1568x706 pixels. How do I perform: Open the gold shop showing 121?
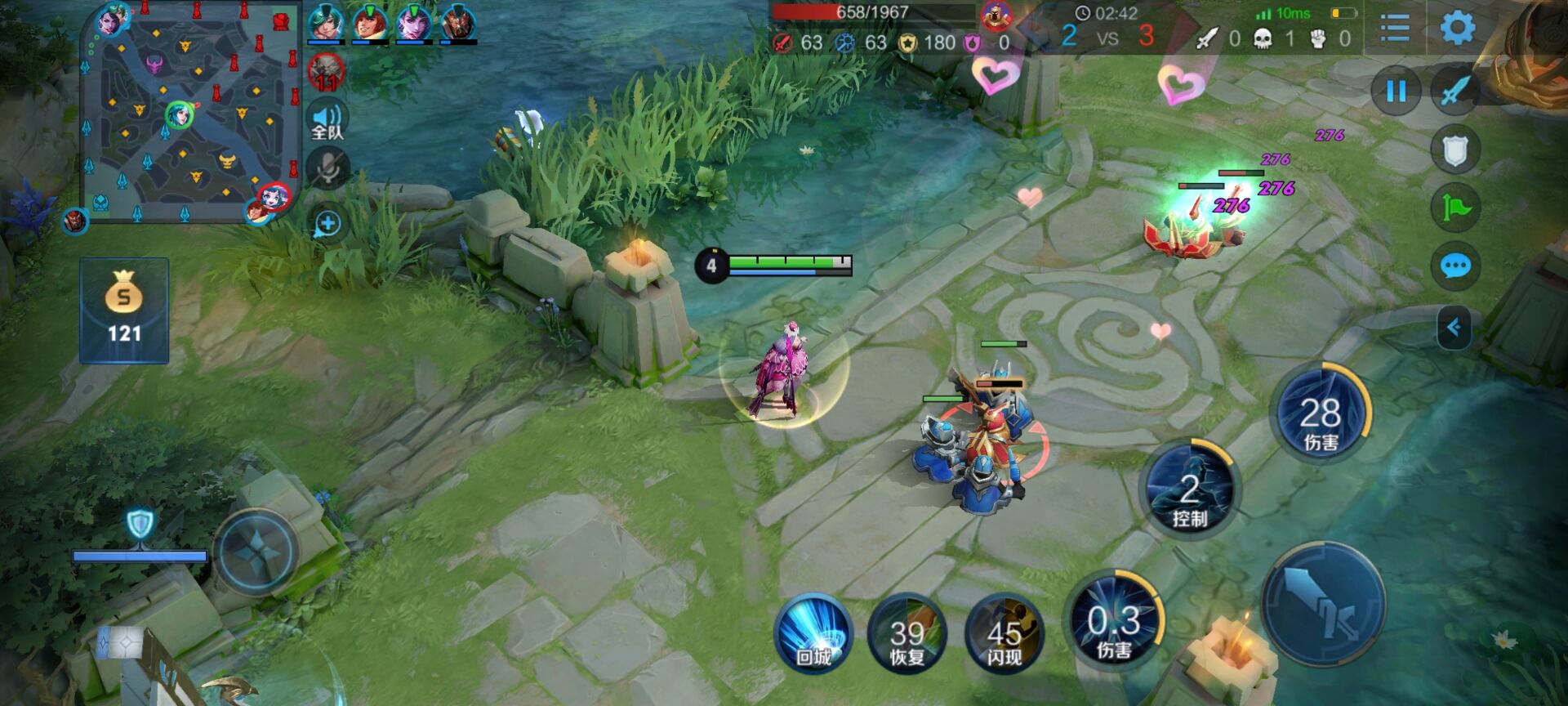[124, 311]
